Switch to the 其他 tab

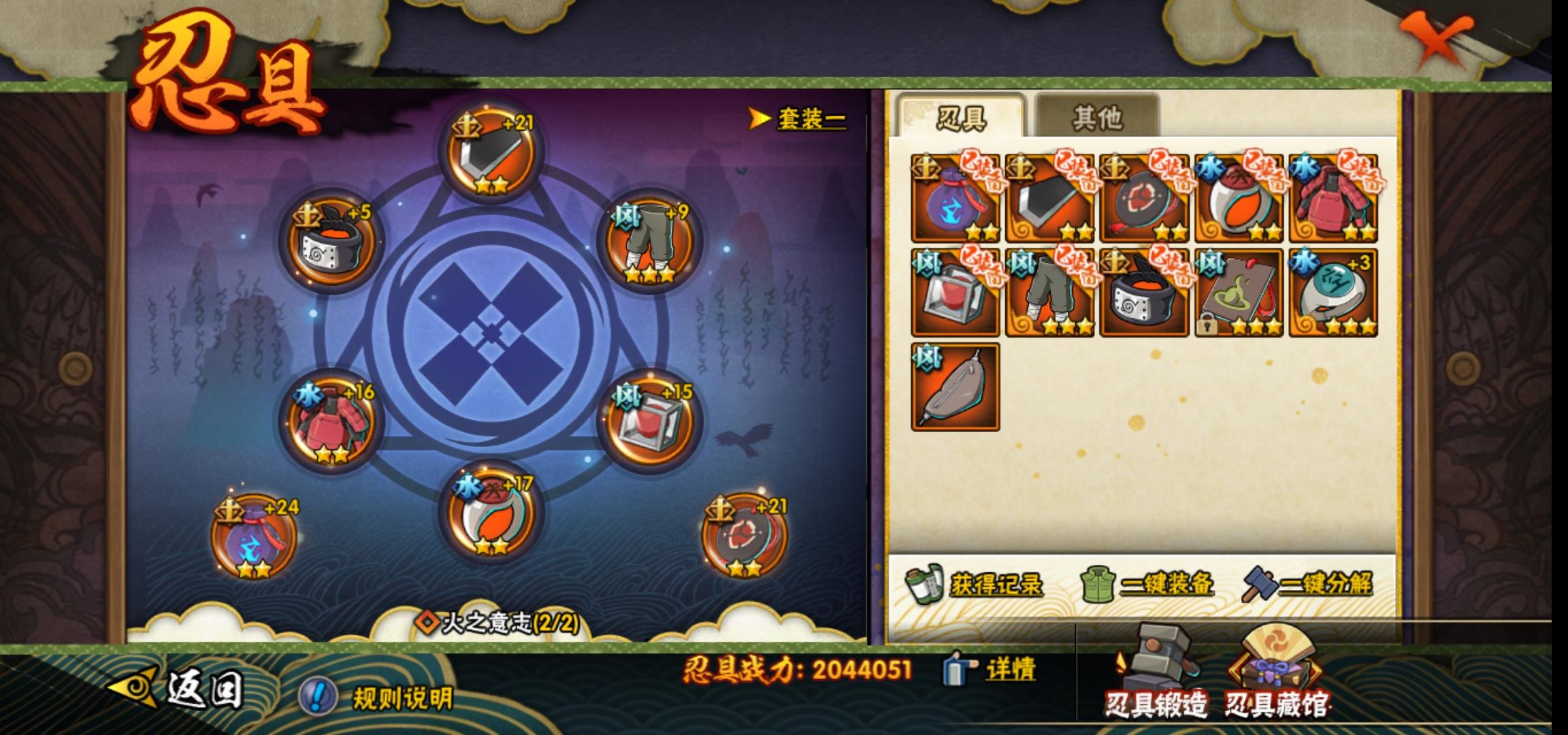point(1096,118)
